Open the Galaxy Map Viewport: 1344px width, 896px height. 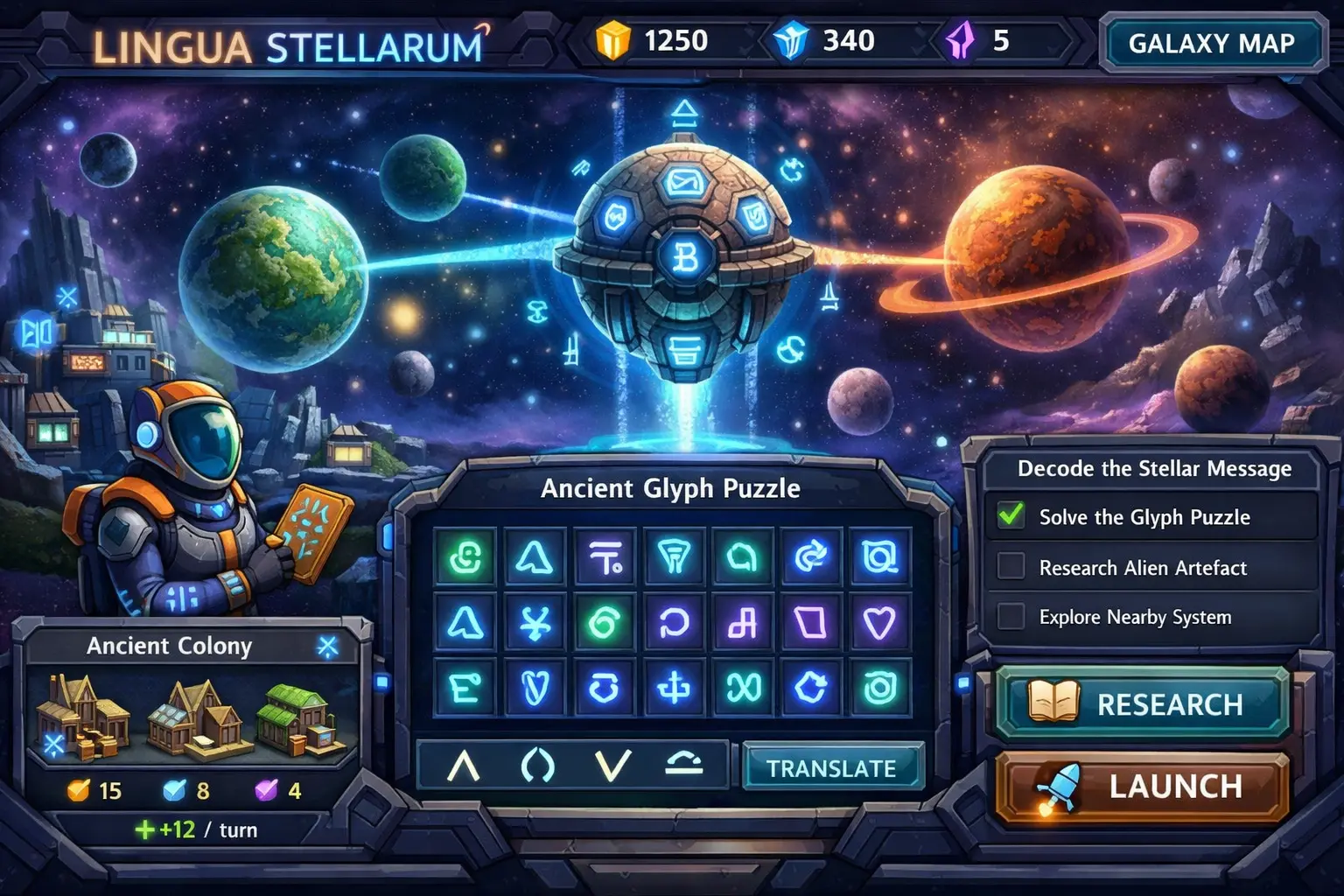[1212, 43]
